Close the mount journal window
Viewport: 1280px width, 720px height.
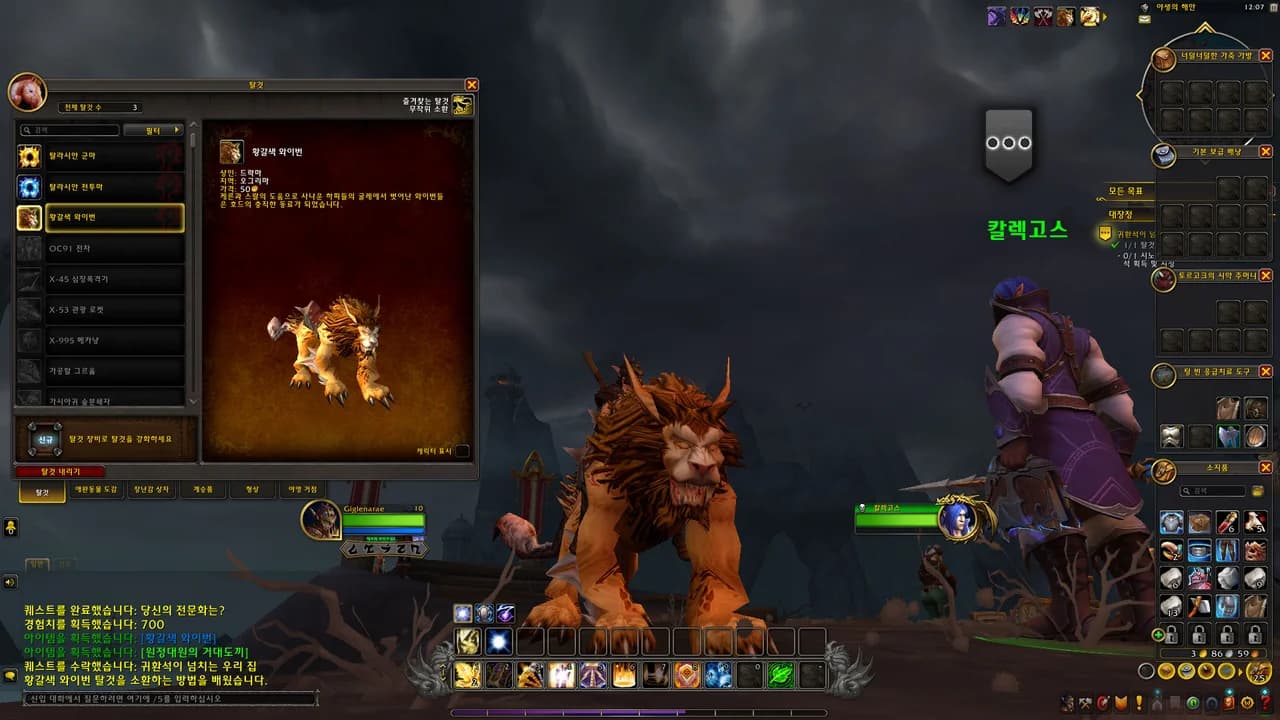(472, 85)
